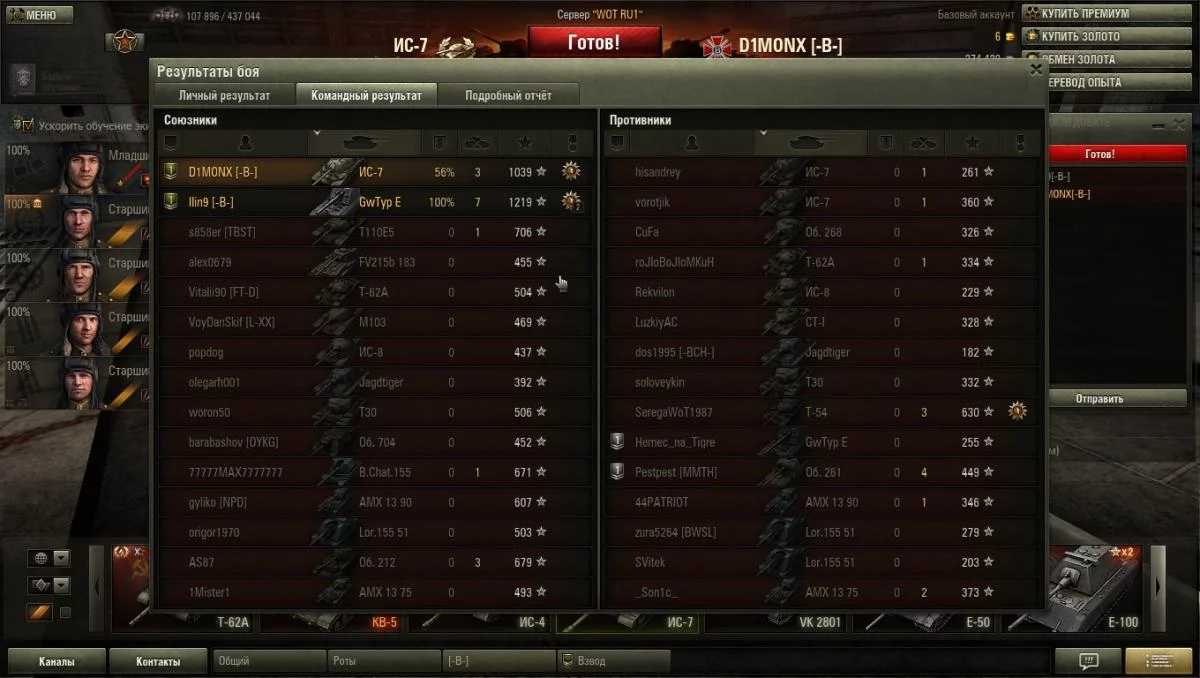Switch to Личный результат tab

[x=224, y=95]
